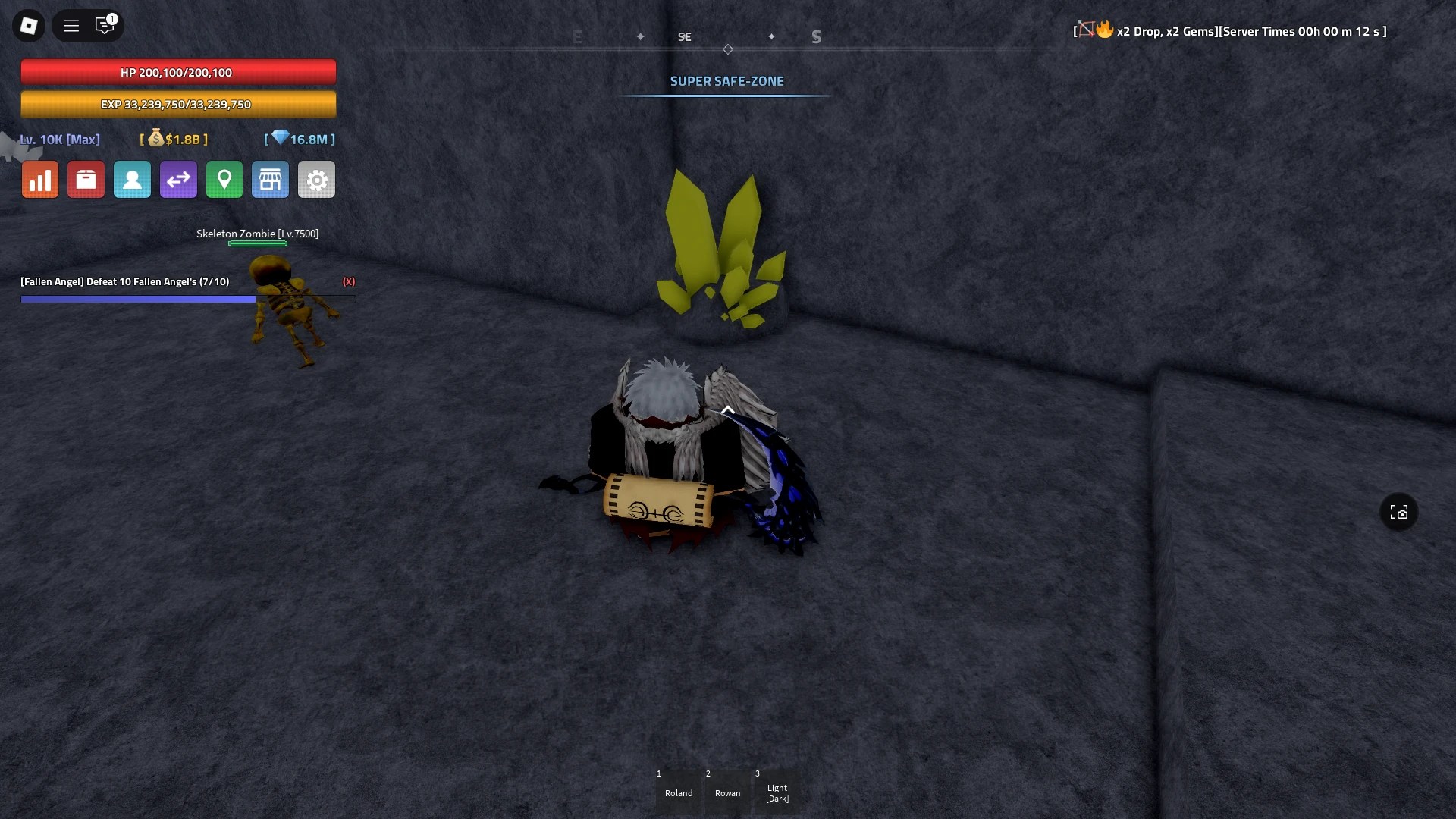The height and width of the screenshot is (819, 1456).
Task: Select hotbar slot 3 Light [Dark]
Action: 777,792
